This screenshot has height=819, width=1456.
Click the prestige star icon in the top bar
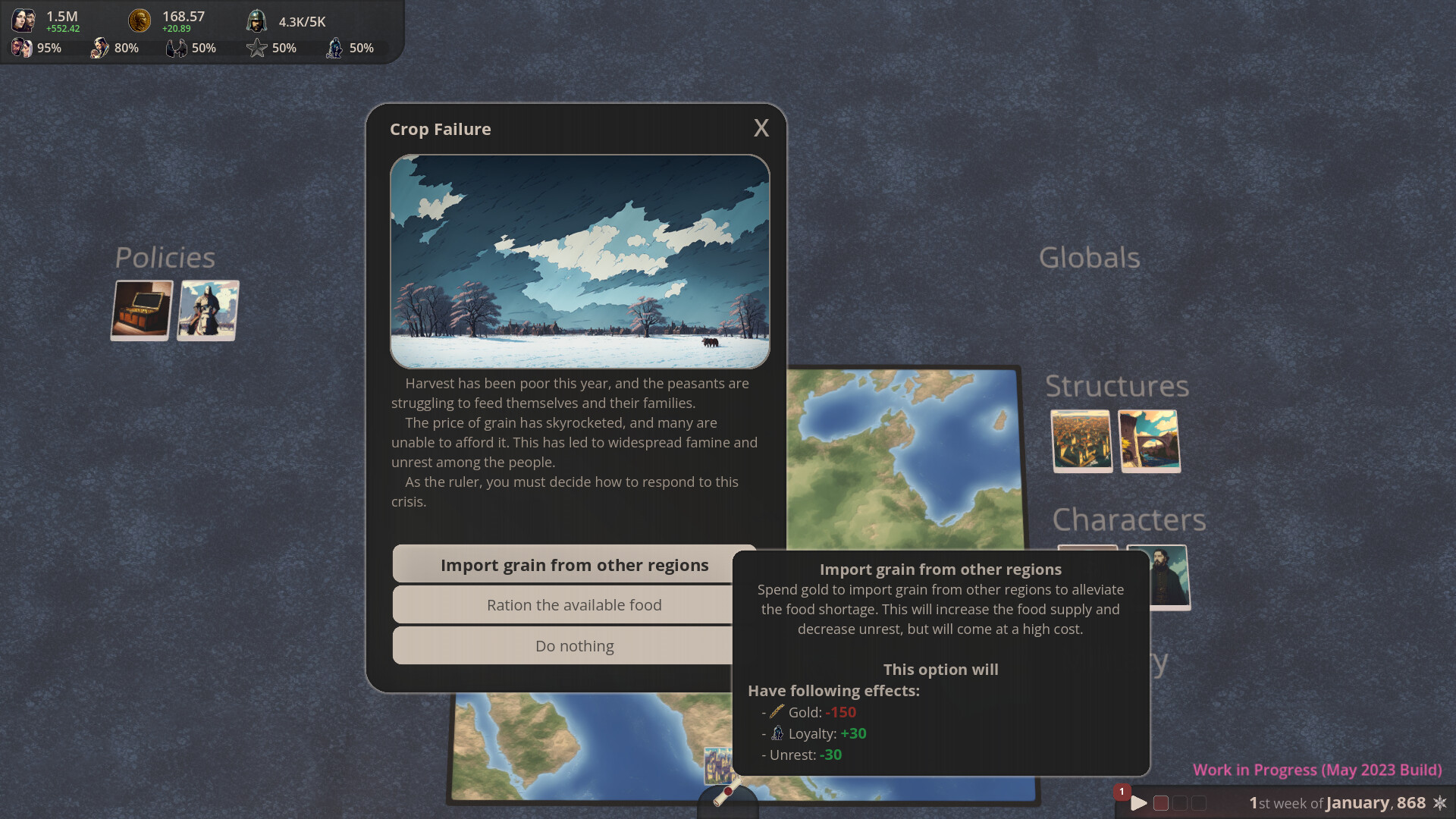[x=256, y=48]
